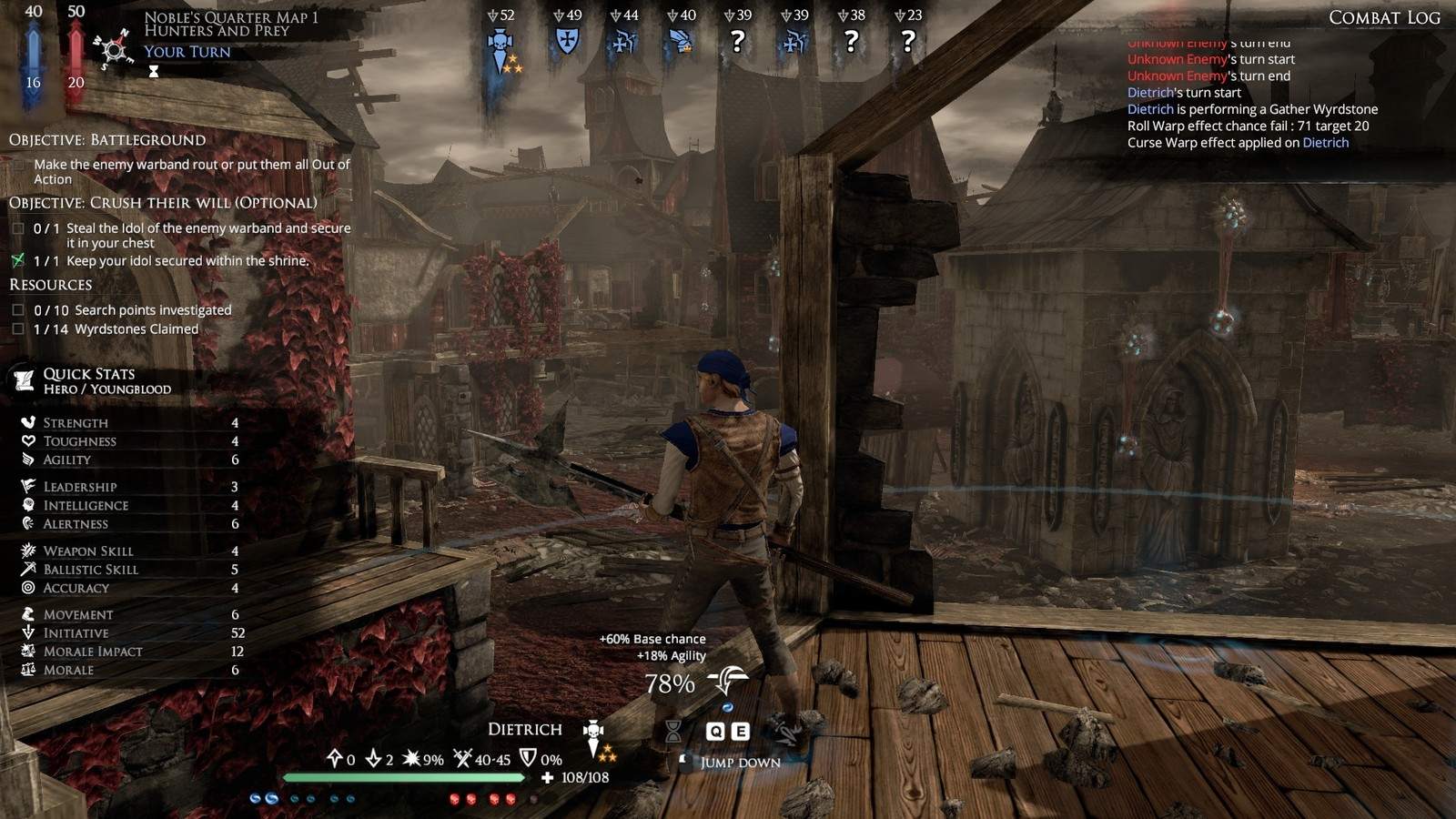Choose the archer unit with initiative 44

coord(623,42)
